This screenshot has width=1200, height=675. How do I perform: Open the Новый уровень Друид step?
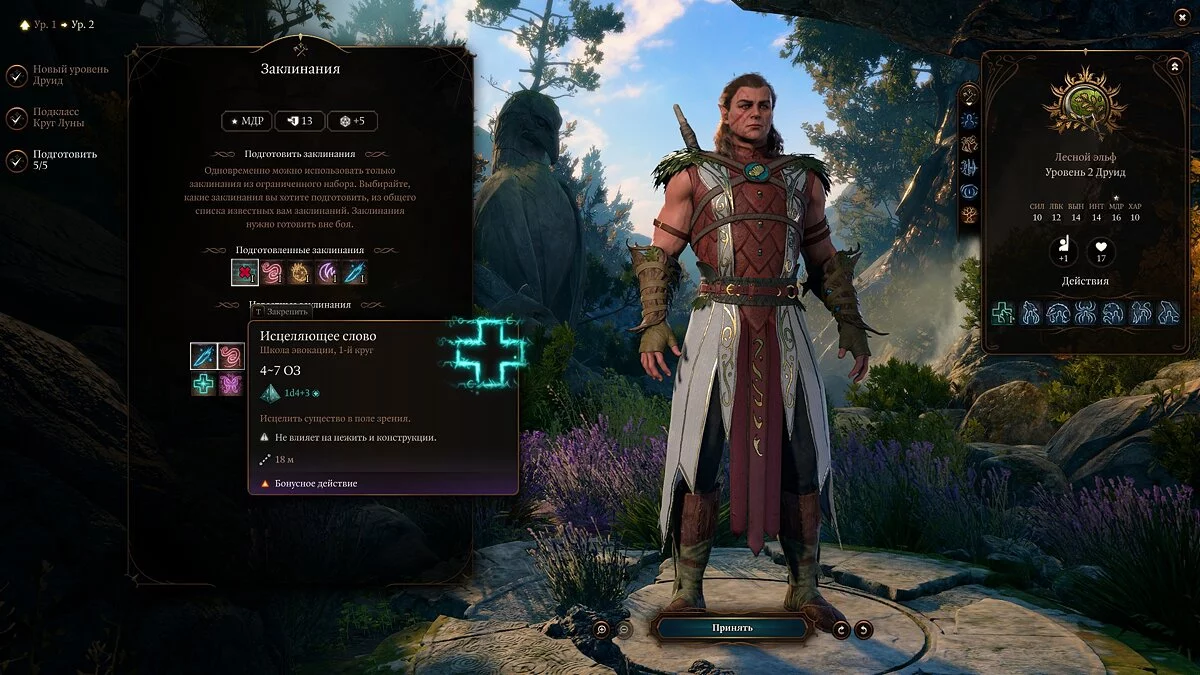pyautogui.click(x=17, y=75)
